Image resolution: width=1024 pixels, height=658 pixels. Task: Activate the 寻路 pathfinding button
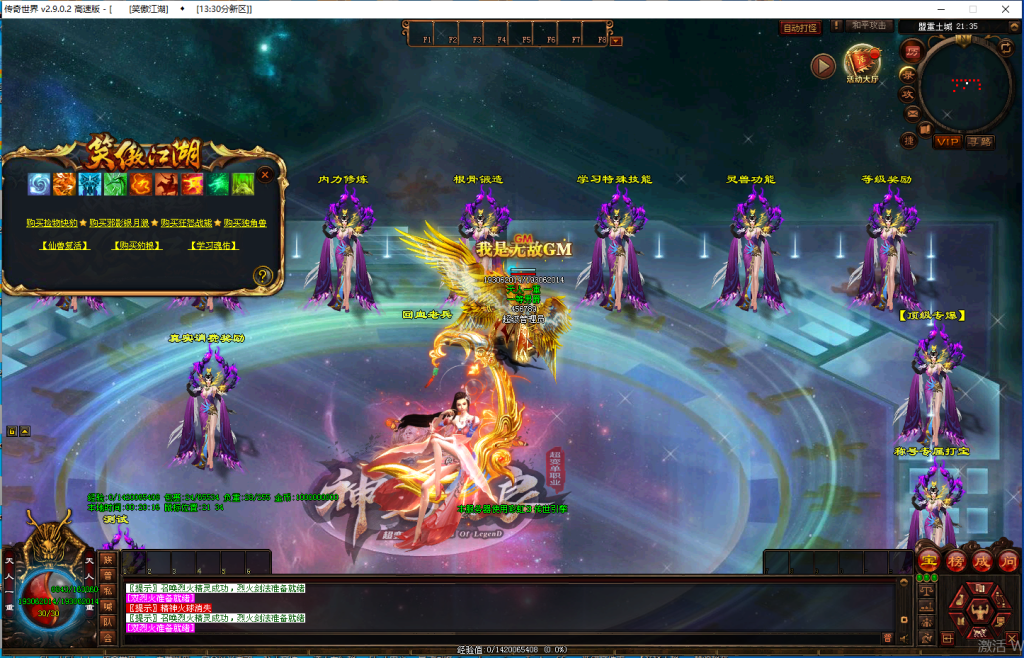click(980, 141)
